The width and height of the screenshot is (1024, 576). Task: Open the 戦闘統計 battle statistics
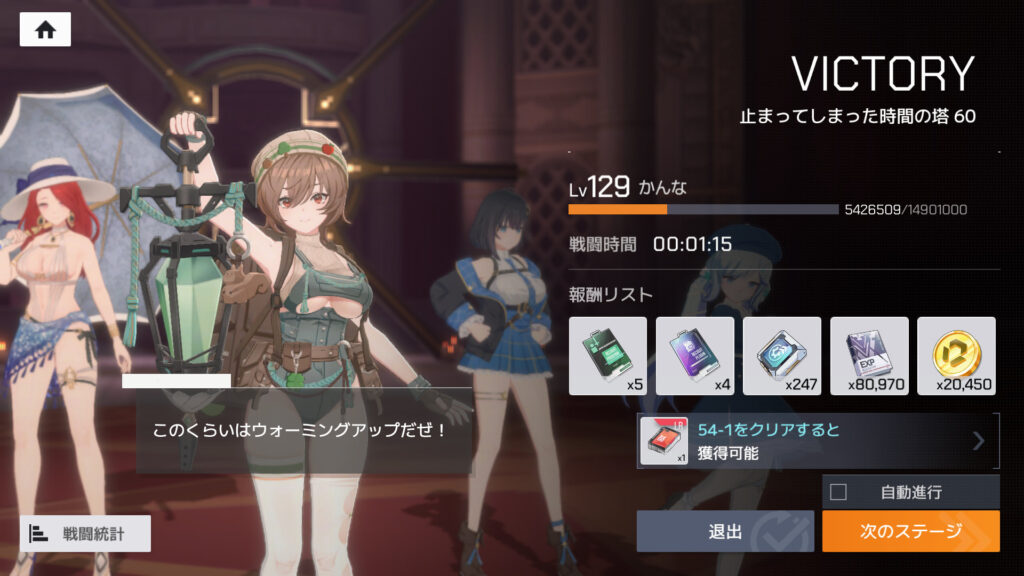(85, 534)
